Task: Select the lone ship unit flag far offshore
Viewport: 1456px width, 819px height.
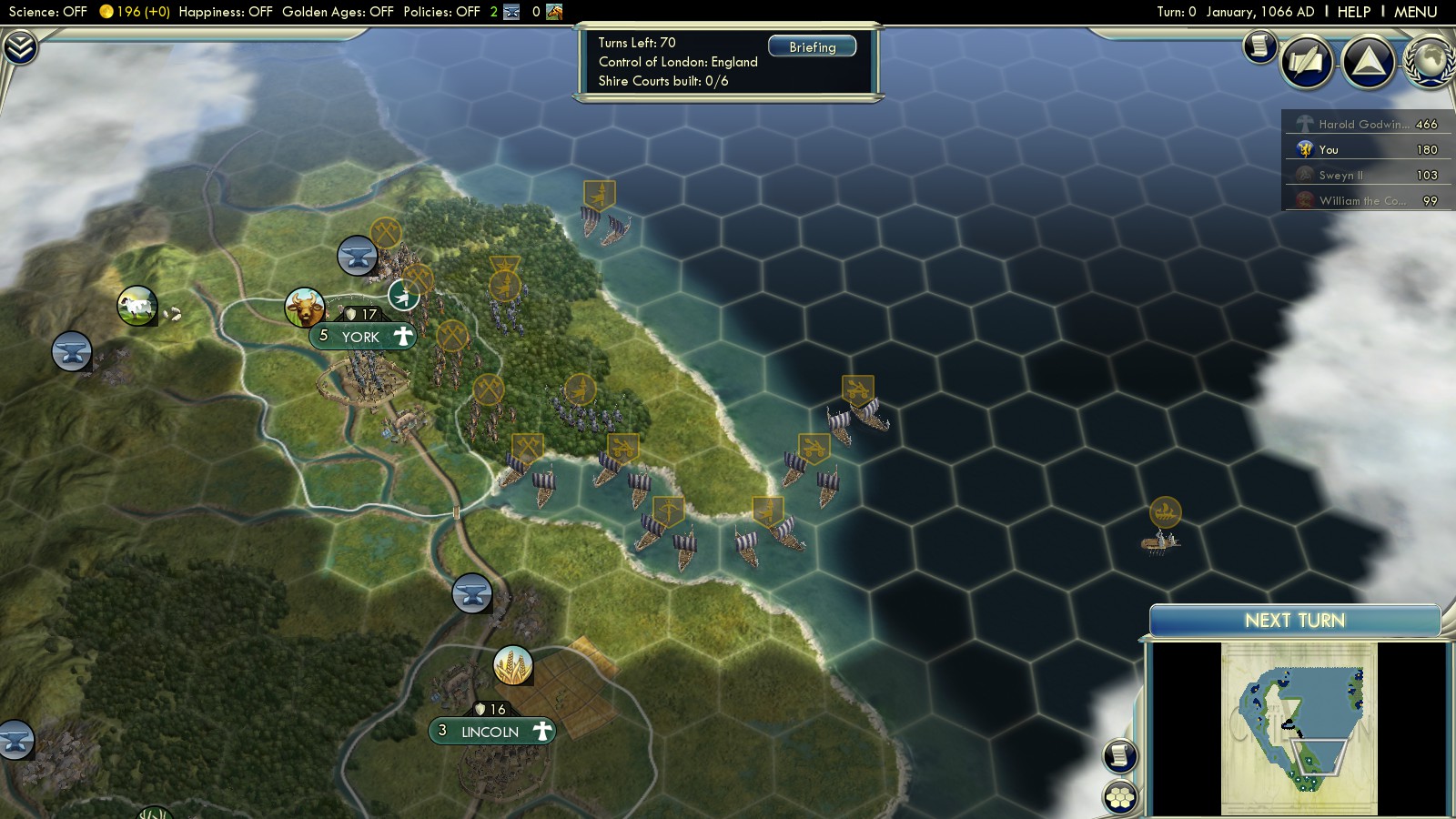Action: tap(1165, 512)
